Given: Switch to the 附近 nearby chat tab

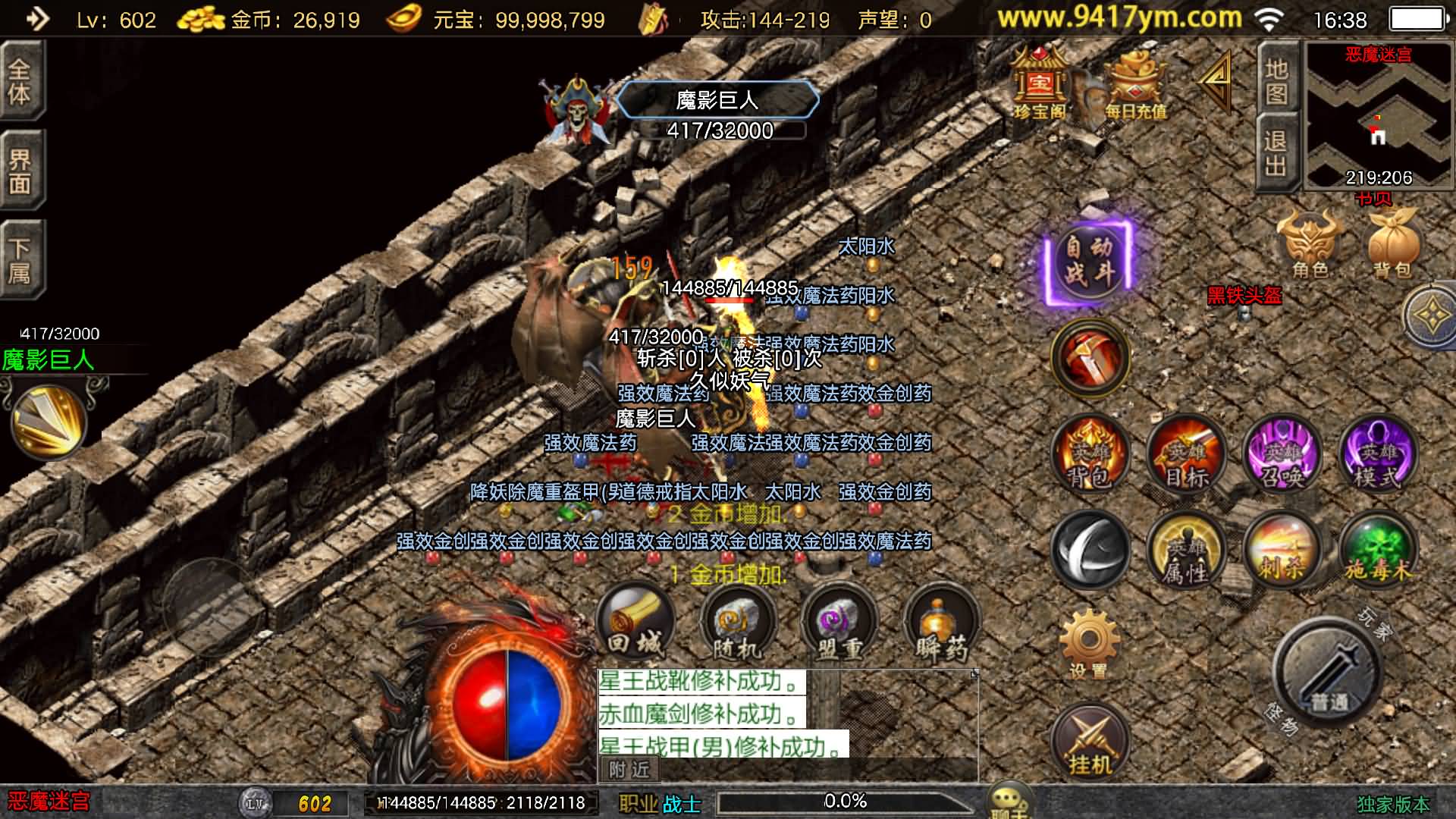Looking at the screenshot, I should [629, 770].
